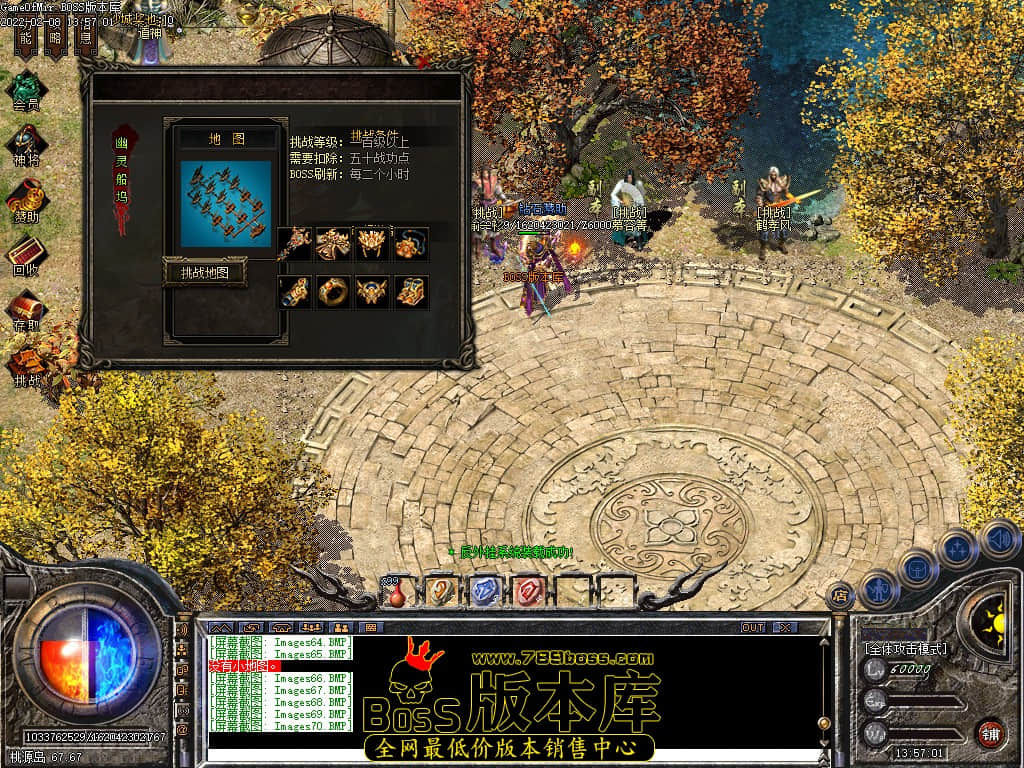Open the 会员 membership menu
1024x768 pixels.
pyautogui.click(x=26, y=88)
